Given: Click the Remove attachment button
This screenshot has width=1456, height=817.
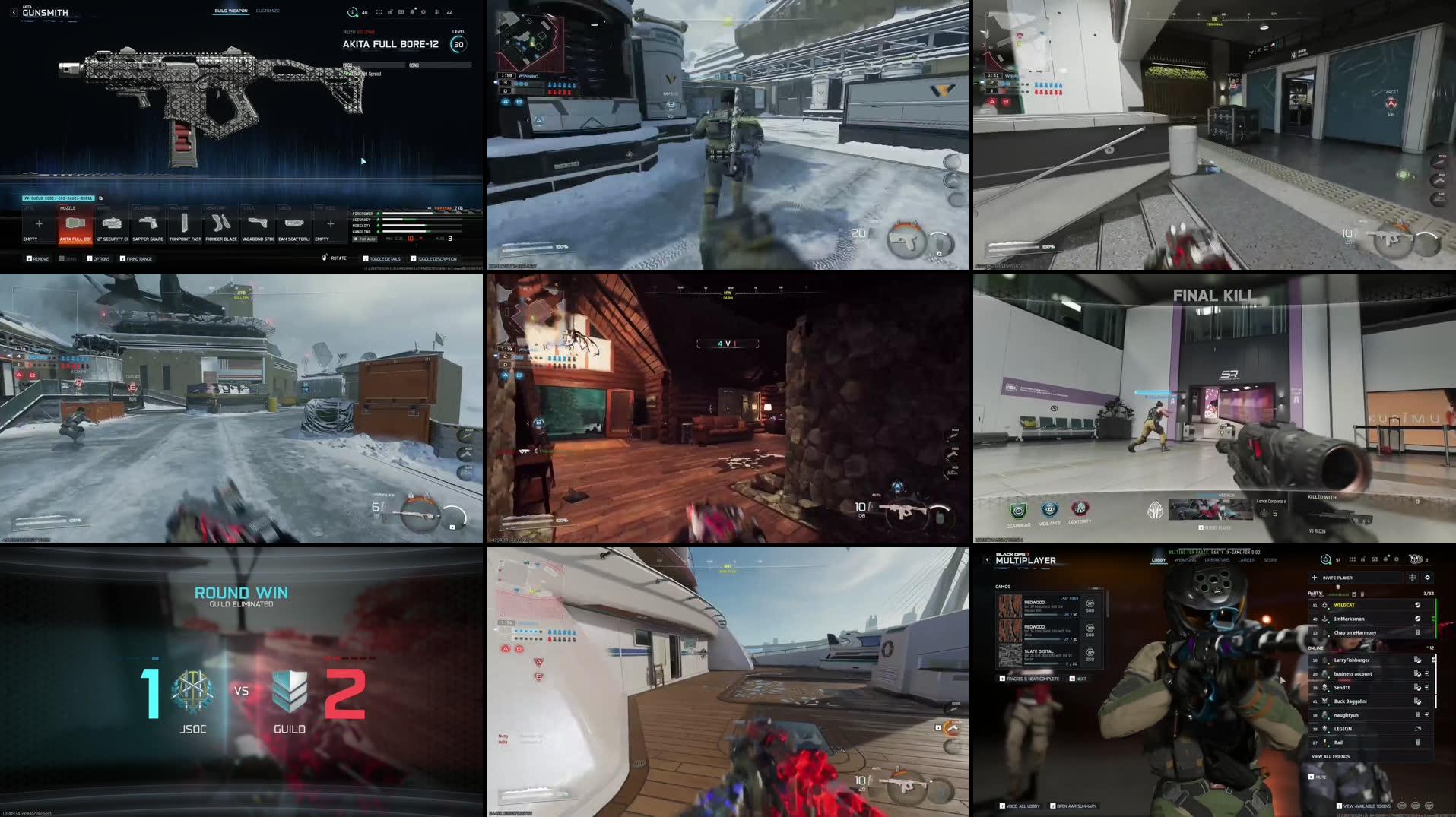Looking at the screenshot, I should [38, 258].
